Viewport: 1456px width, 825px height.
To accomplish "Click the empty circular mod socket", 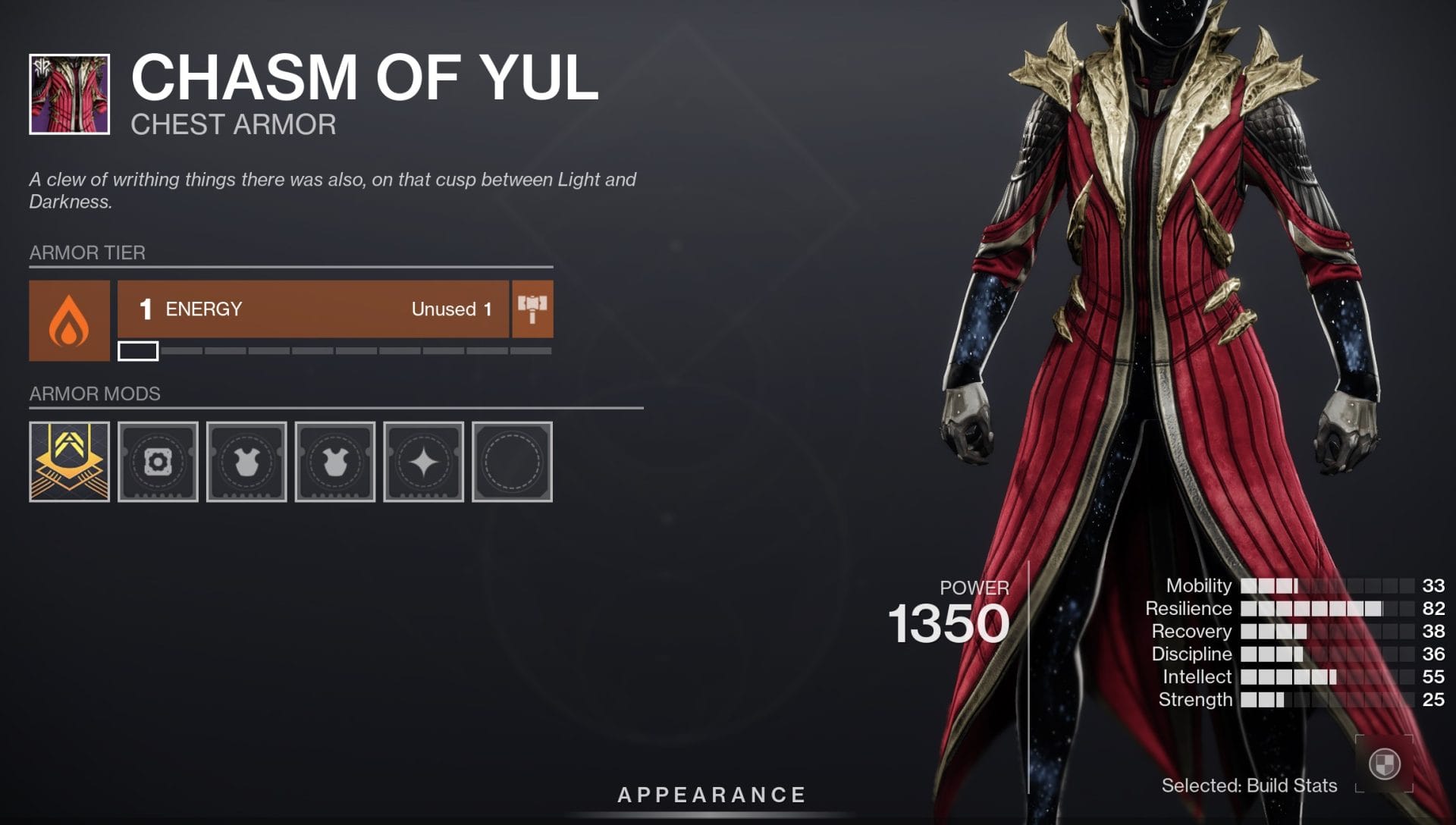I will pyautogui.click(x=512, y=461).
